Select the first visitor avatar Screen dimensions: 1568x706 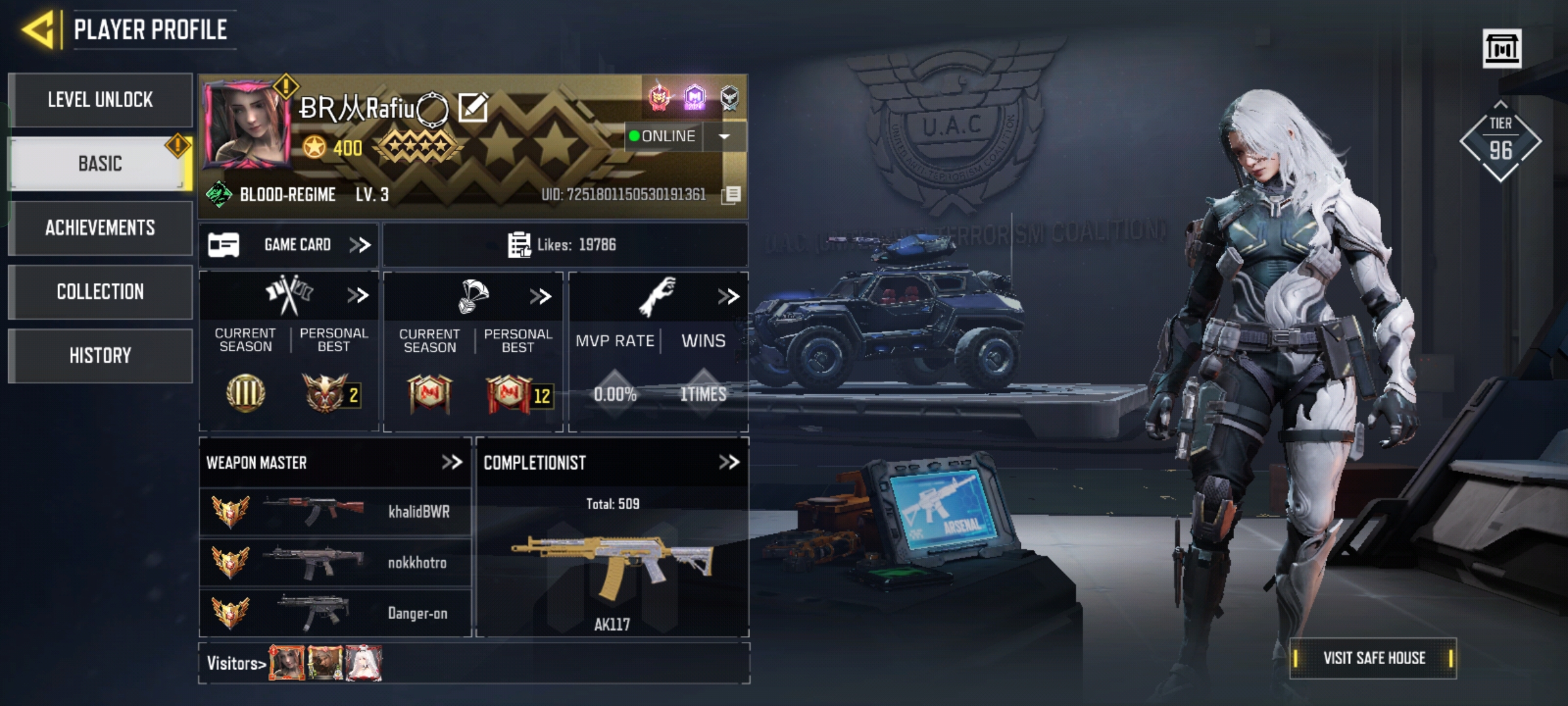(x=287, y=663)
